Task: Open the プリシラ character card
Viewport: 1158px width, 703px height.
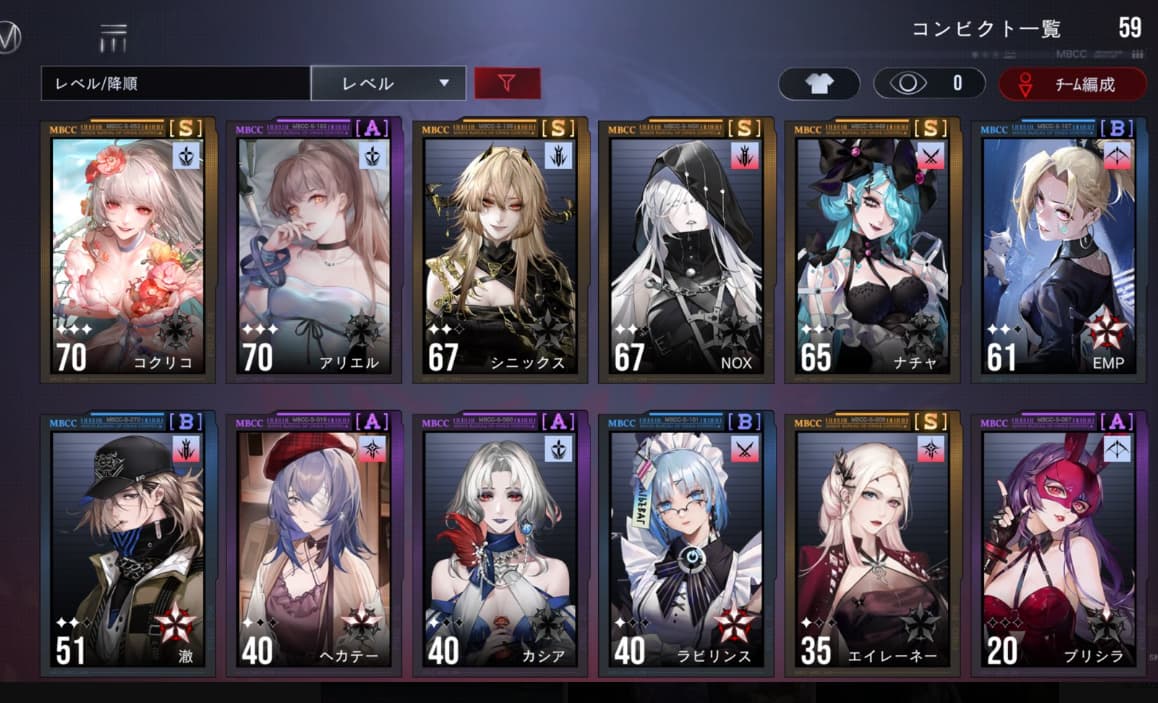Action: 1058,545
